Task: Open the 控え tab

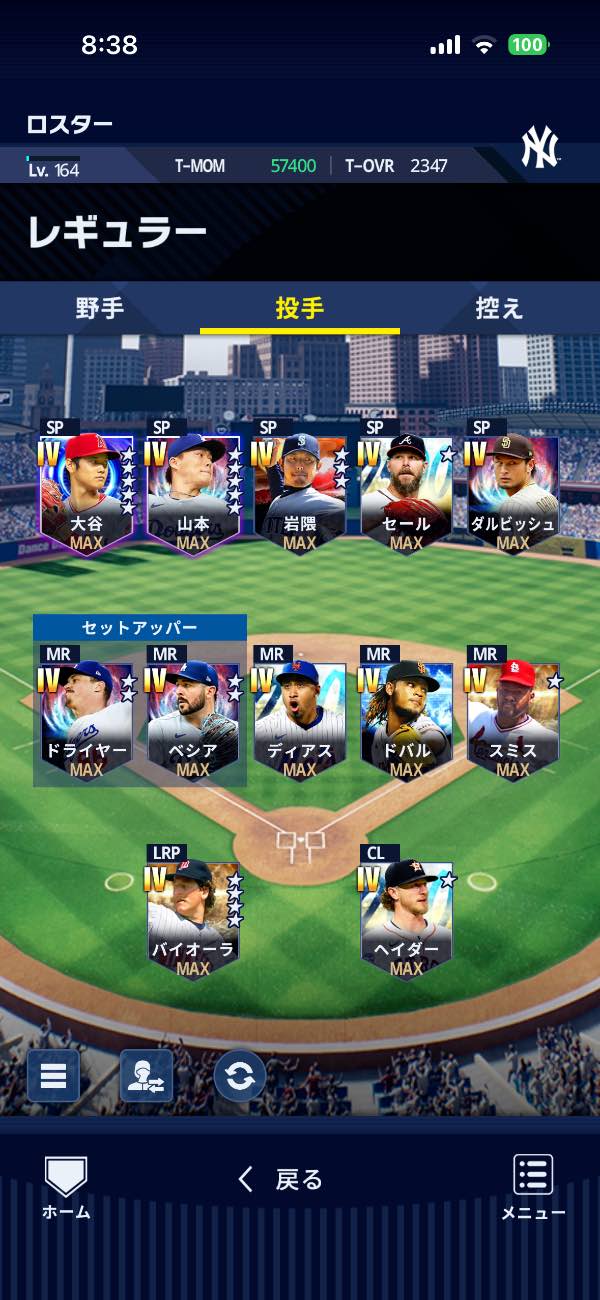Action: pos(499,308)
